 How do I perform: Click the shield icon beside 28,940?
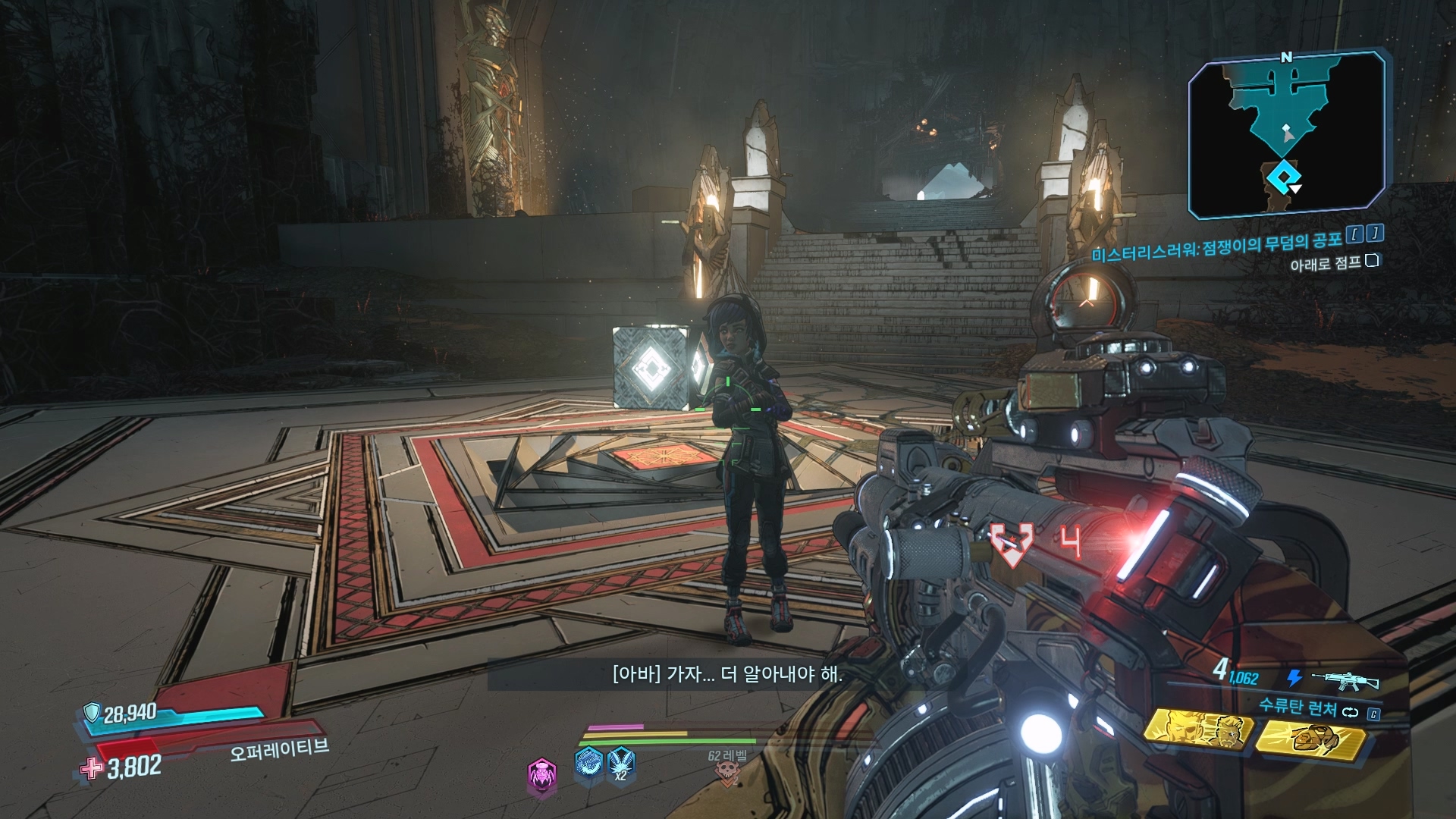tap(92, 712)
